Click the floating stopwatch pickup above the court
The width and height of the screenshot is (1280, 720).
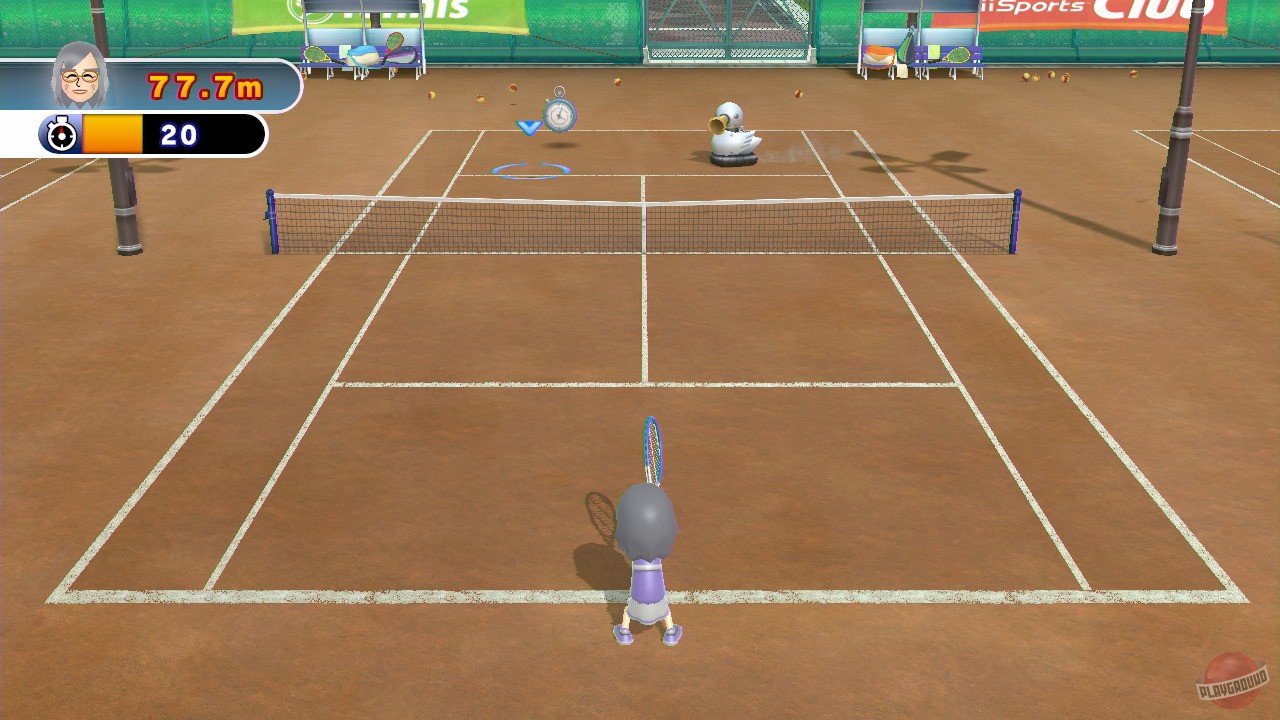pos(560,114)
